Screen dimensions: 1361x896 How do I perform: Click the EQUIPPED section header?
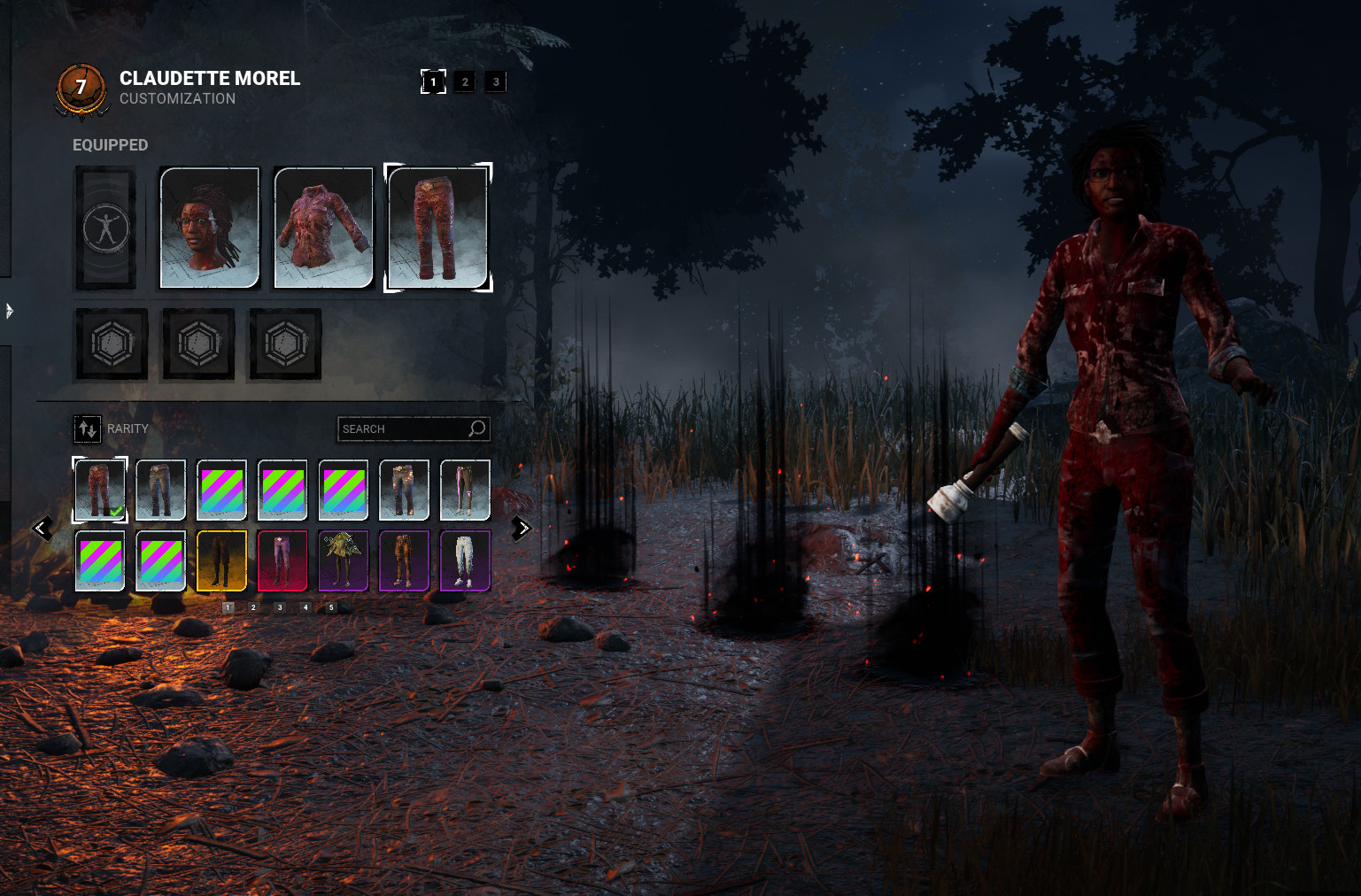click(110, 144)
